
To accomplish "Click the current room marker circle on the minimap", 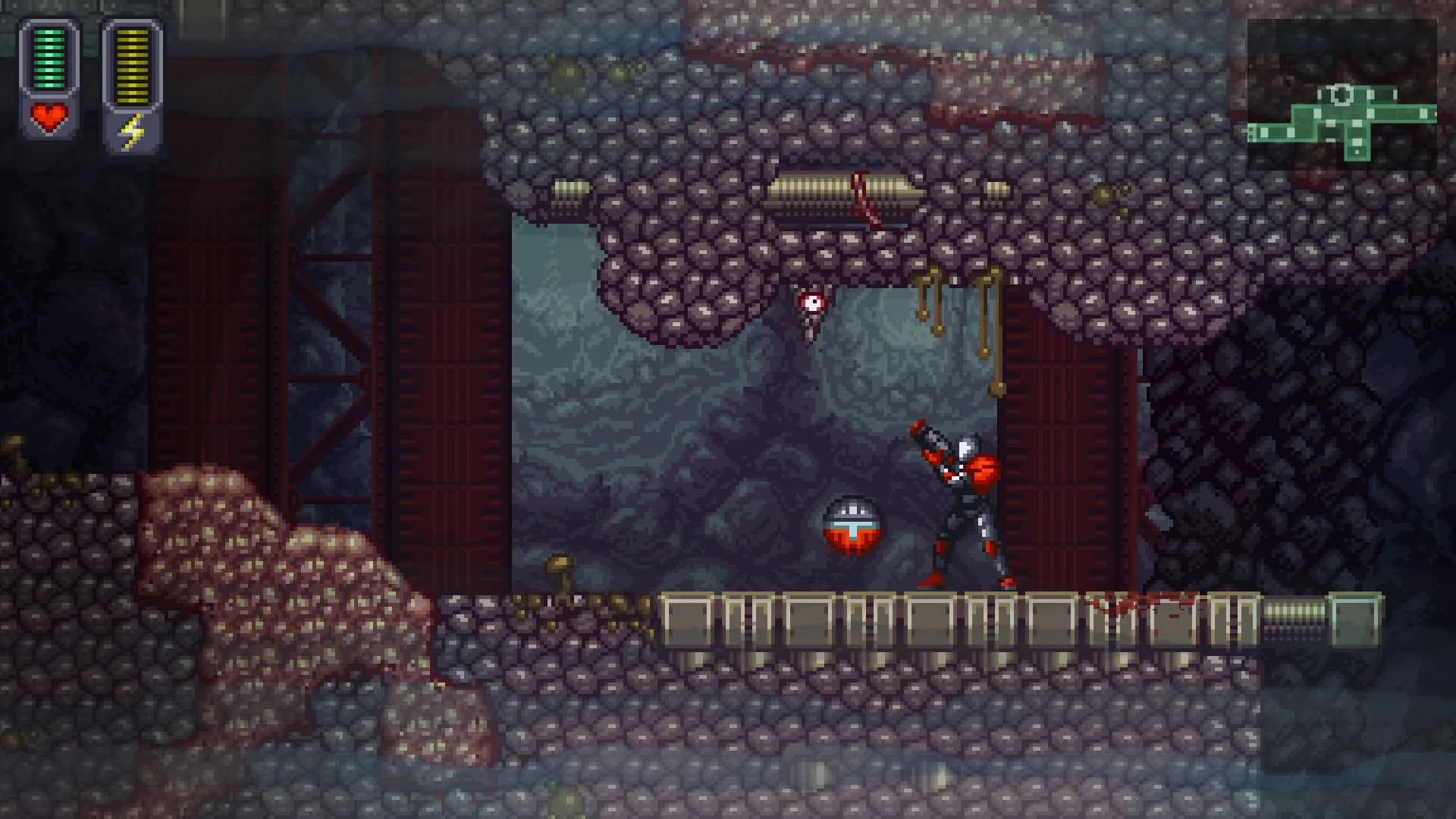I will pos(1341,94).
